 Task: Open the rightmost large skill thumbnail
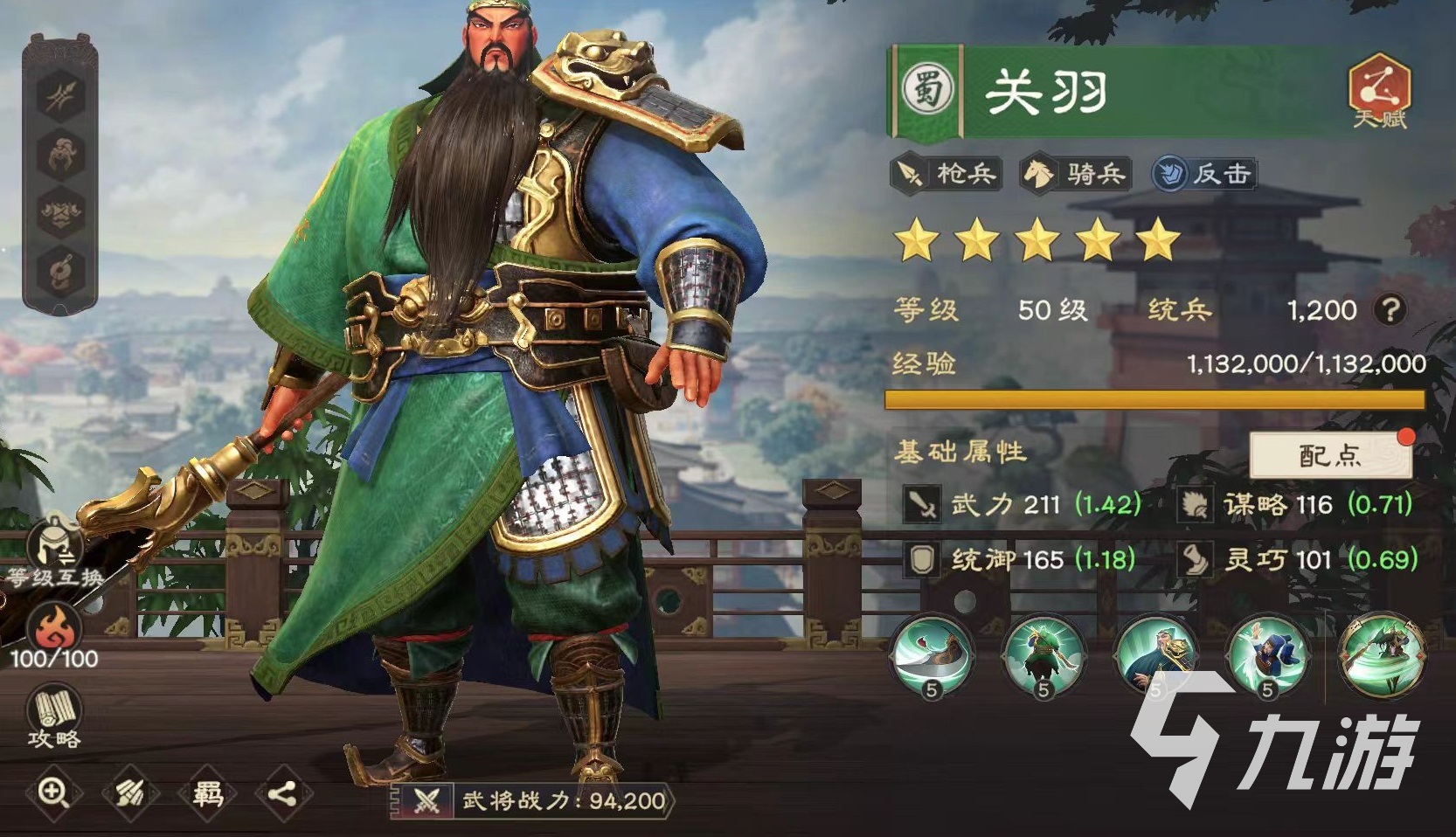click(x=1385, y=654)
